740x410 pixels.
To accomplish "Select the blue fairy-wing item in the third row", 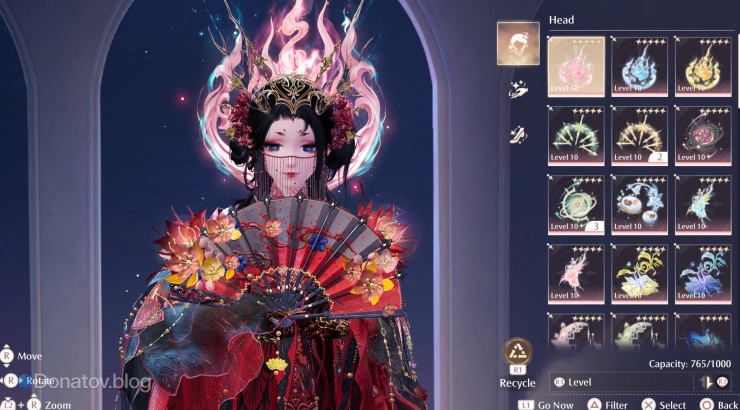I will (x=703, y=204).
